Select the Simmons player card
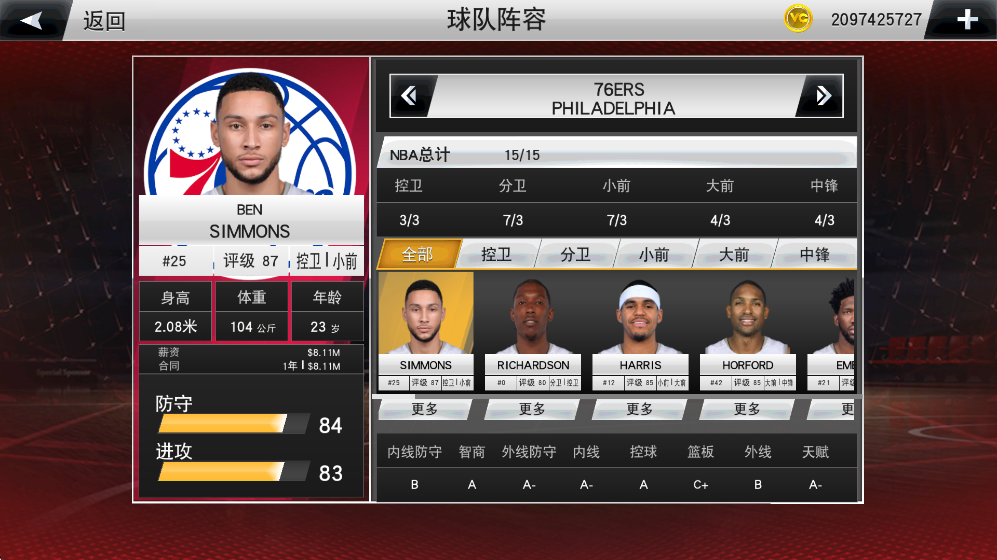The width and height of the screenshot is (997, 560). click(426, 331)
